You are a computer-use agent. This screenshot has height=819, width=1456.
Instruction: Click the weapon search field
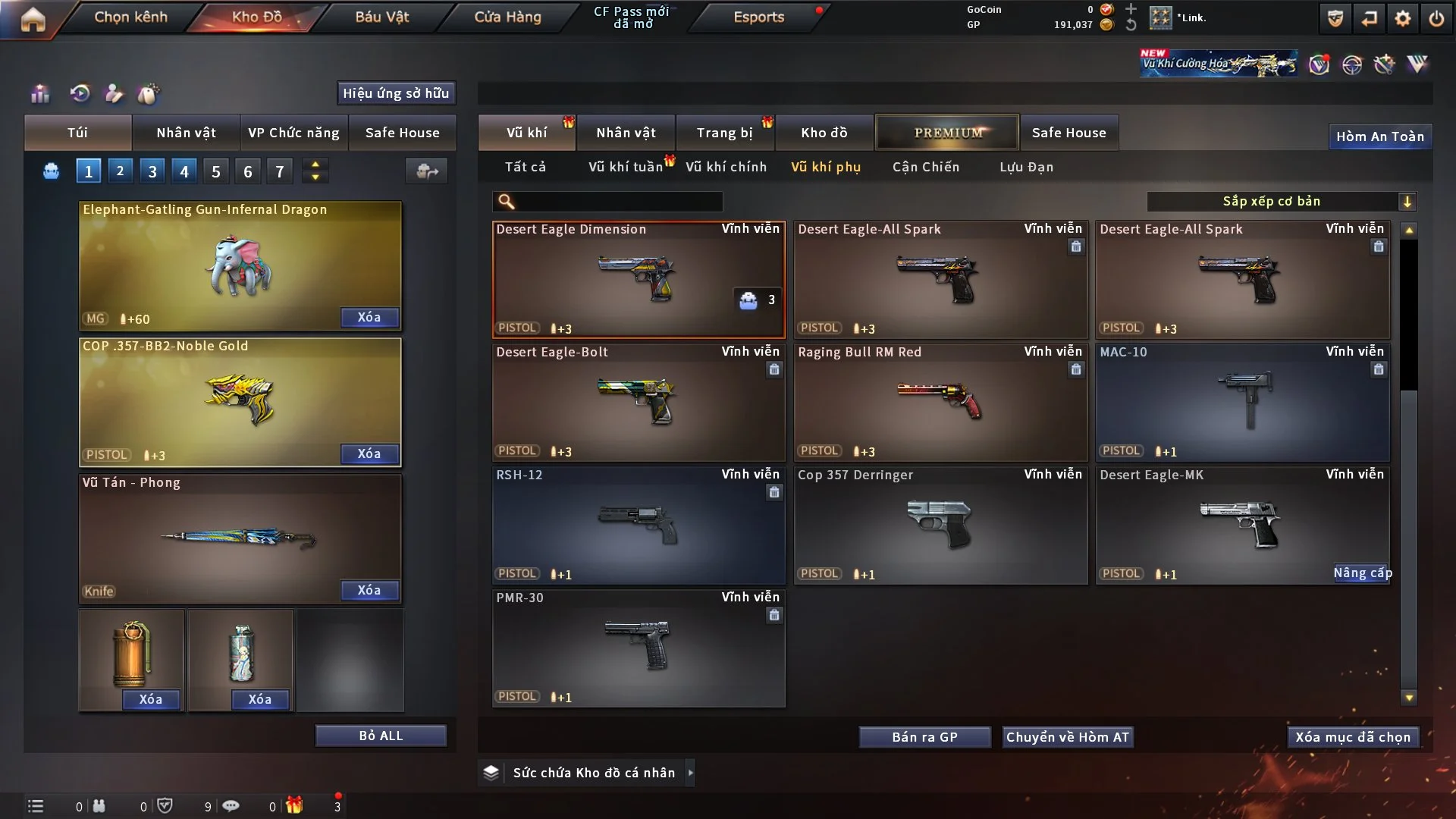click(x=618, y=202)
